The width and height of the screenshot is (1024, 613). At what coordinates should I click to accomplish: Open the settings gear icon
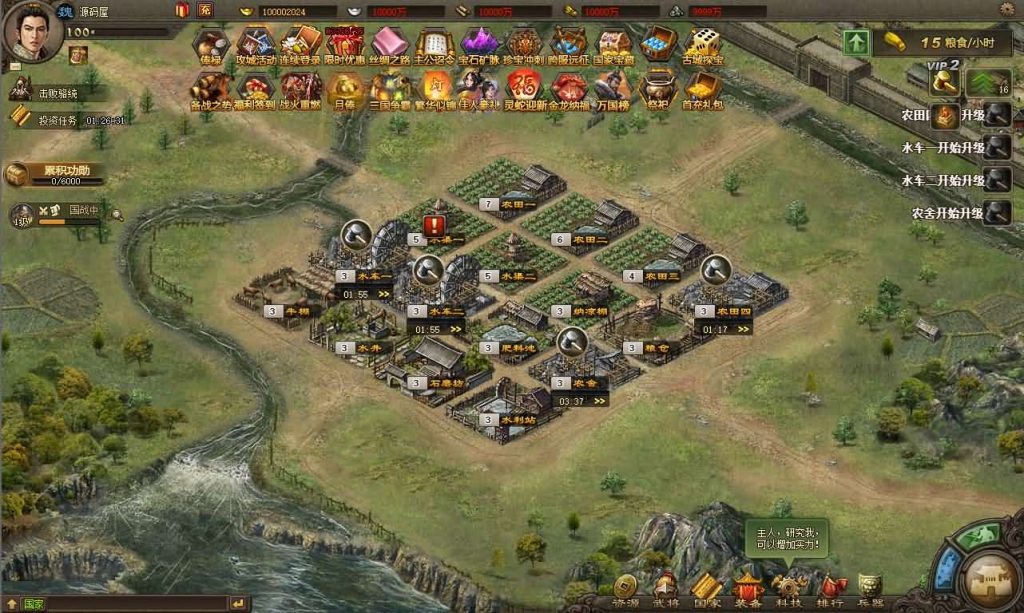[1006, 9]
